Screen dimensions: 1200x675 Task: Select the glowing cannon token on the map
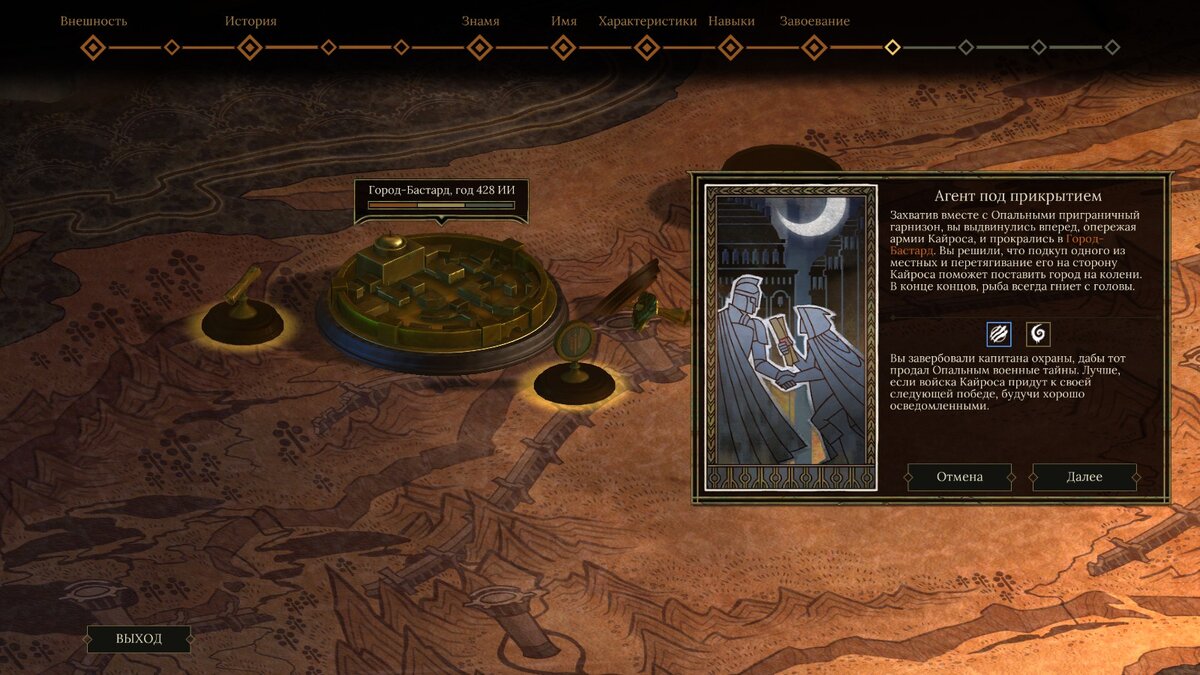[x=242, y=312]
